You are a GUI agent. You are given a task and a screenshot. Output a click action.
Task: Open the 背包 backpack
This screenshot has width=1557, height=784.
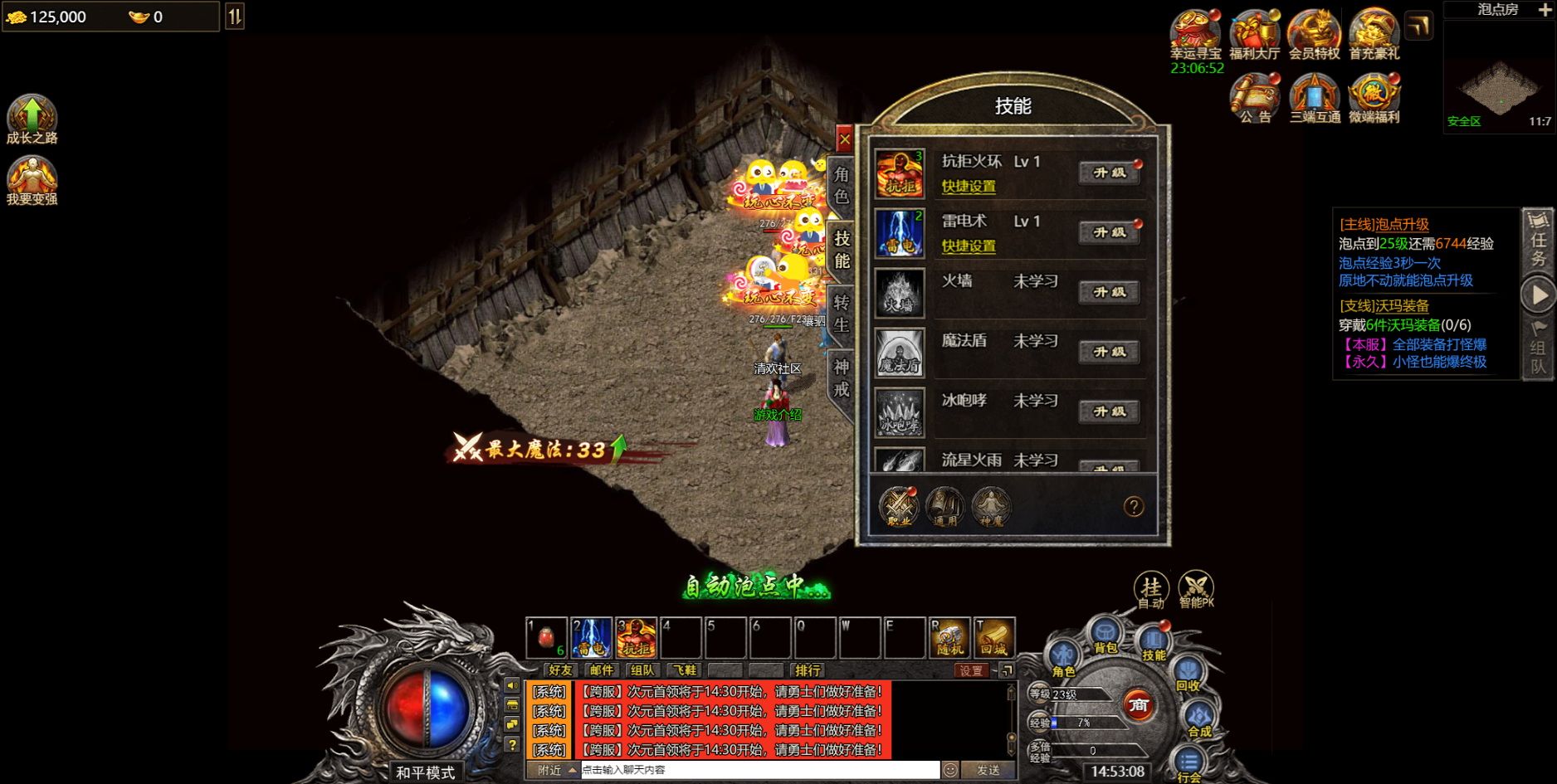point(1105,636)
